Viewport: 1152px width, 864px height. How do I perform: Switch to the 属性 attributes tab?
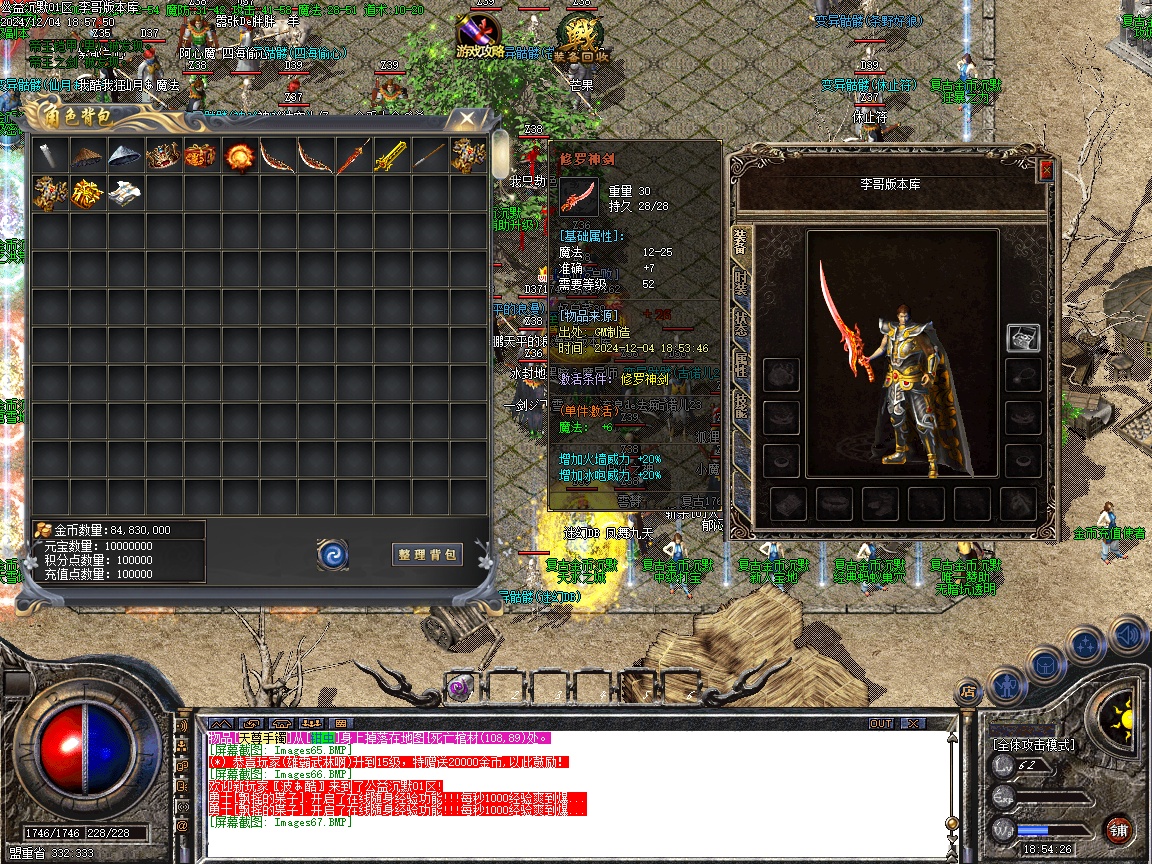point(741,363)
